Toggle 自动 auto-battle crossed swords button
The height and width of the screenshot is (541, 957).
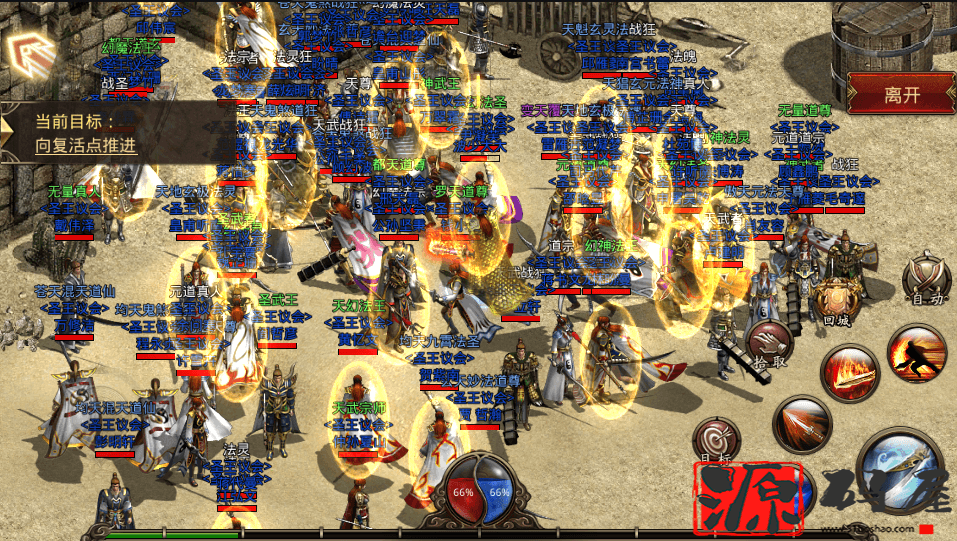click(x=925, y=279)
